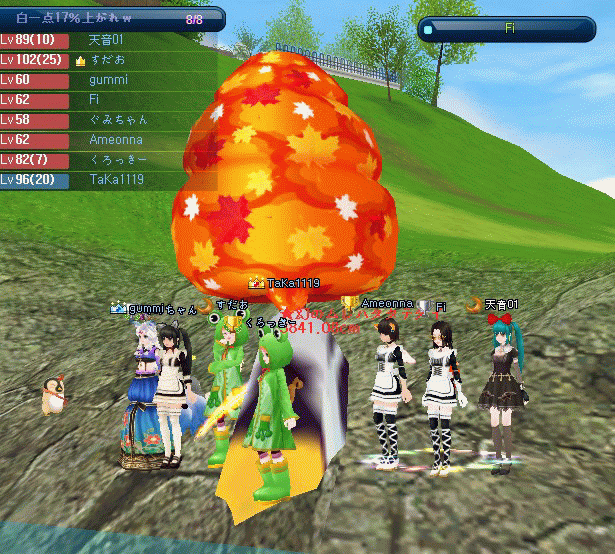Image resolution: width=615 pixels, height=554 pixels.
Task: Choose party member くろっきー row
Action: 108,160
